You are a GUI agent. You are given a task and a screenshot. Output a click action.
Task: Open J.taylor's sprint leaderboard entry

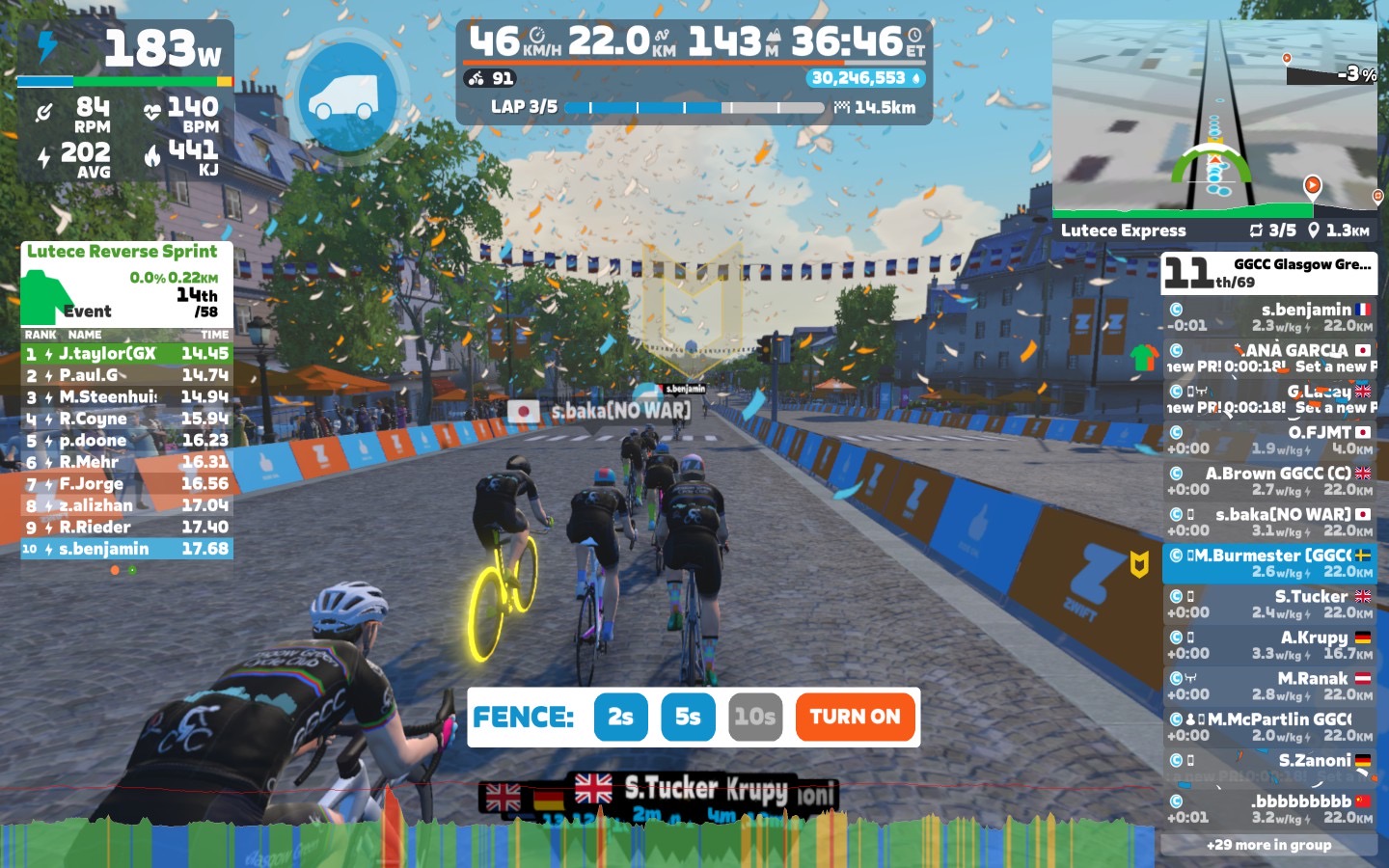point(126,354)
